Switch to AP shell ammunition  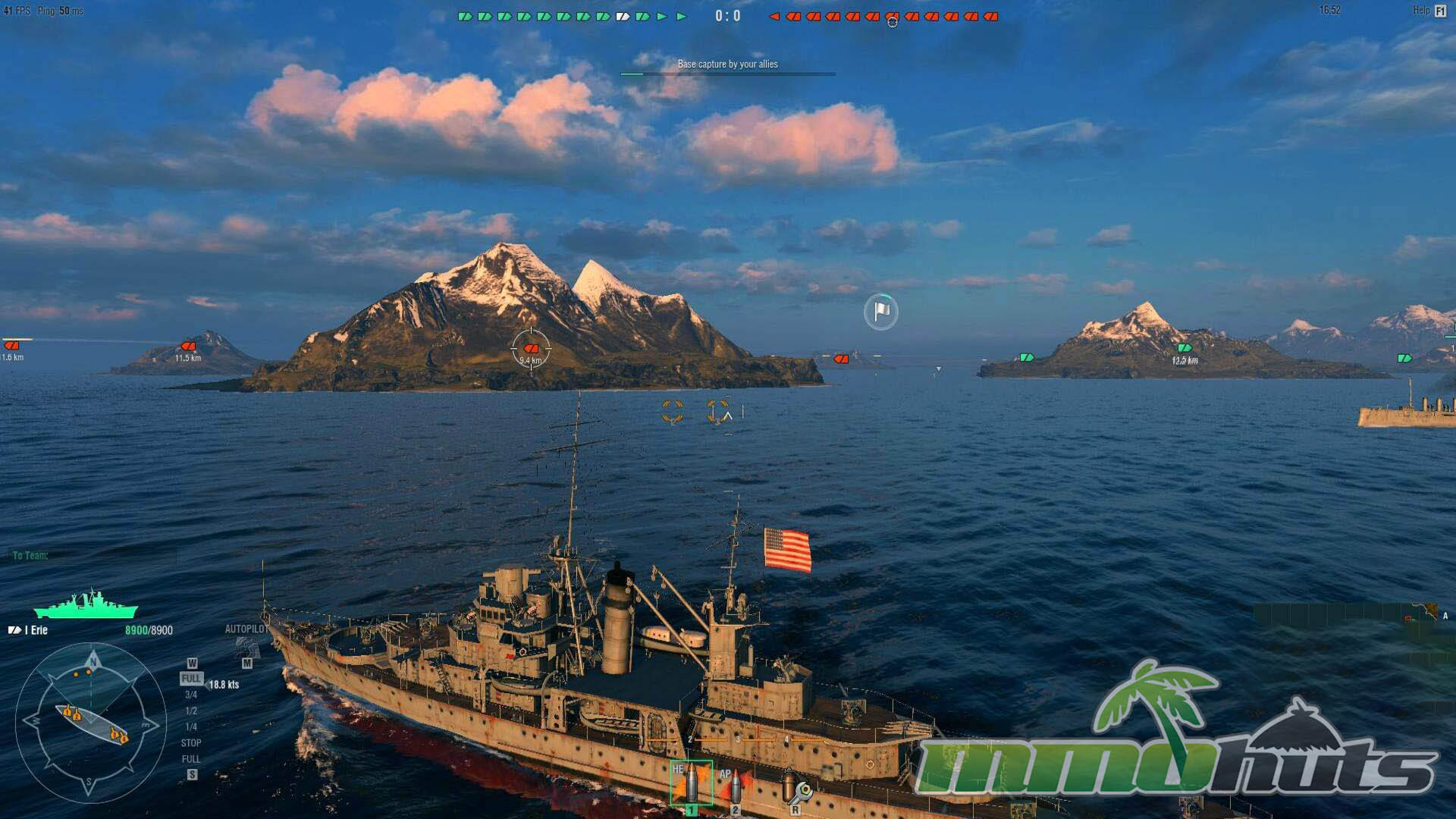(x=734, y=786)
